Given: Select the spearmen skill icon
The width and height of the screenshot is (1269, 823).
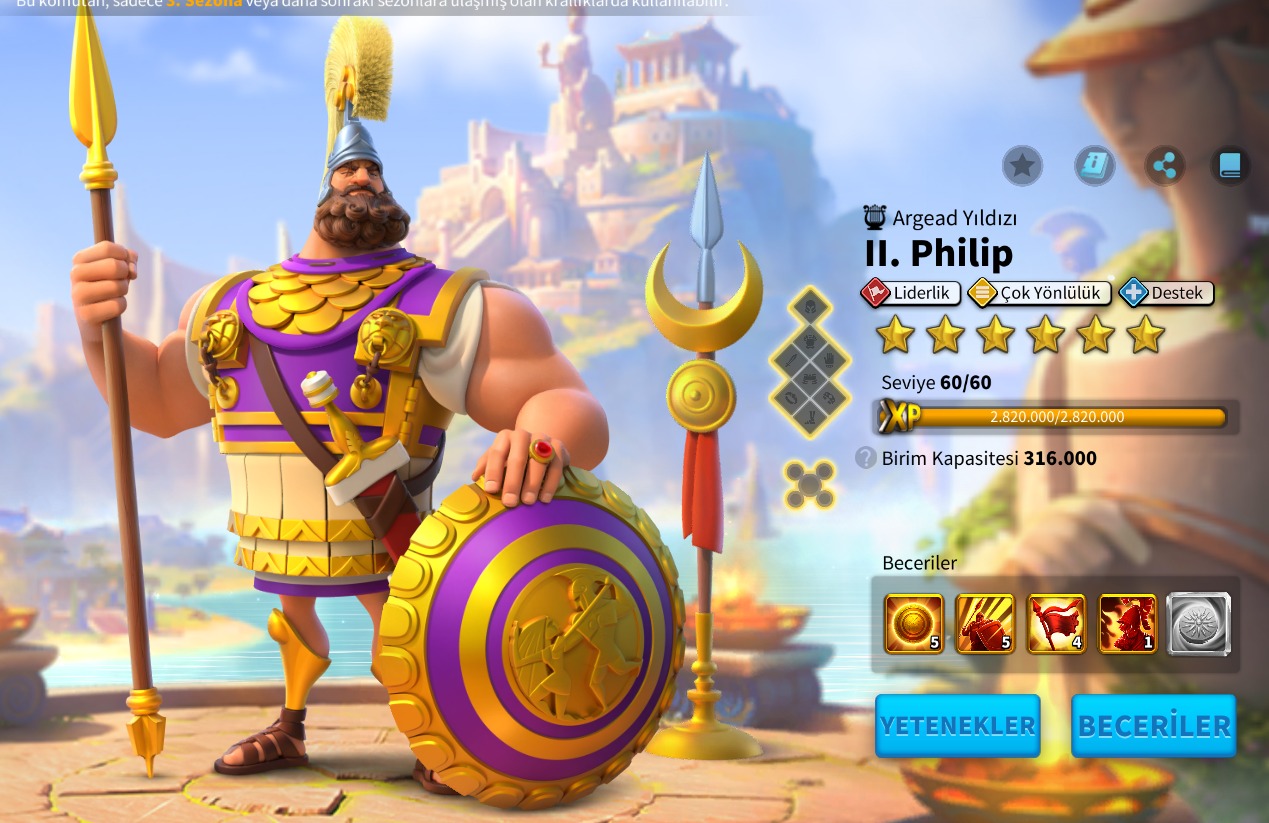Looking at the screenshot, I should [x=985, y=624].
